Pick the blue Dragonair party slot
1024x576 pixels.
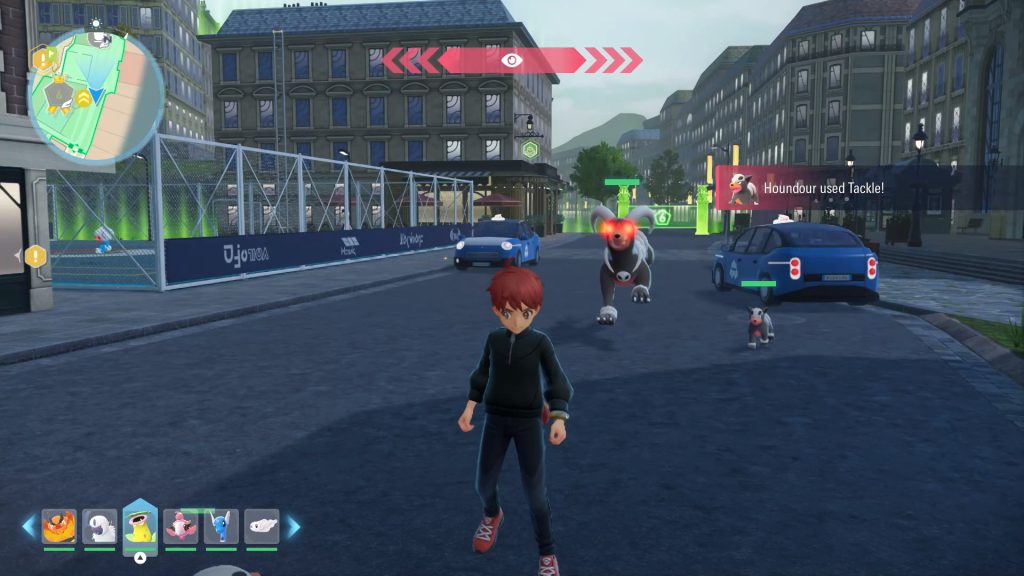(x=221, y=527)
